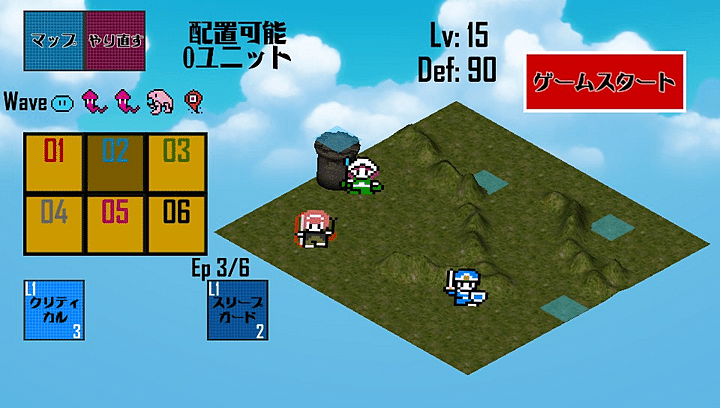The height and width of the screenshot is (408, 720).
Task: Choose unit slot 02
Action: point(115,163)
